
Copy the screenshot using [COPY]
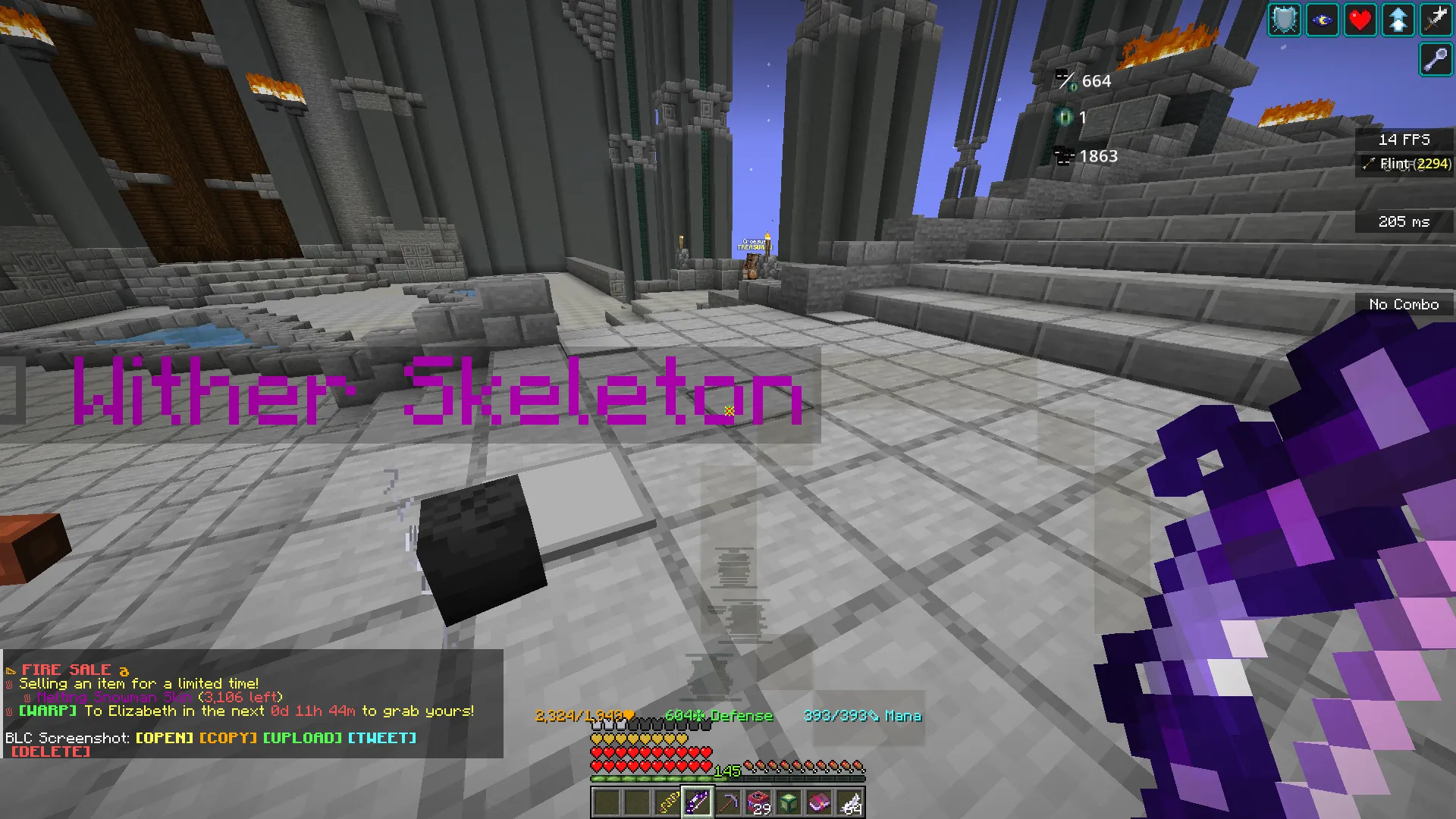[x=227, y=737]
